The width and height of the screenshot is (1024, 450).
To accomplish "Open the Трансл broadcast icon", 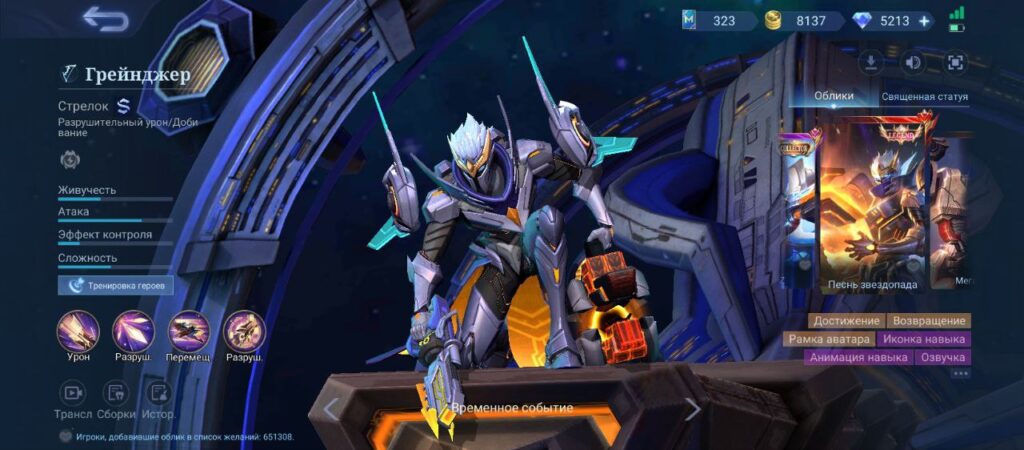I will [x=73, y=393].
